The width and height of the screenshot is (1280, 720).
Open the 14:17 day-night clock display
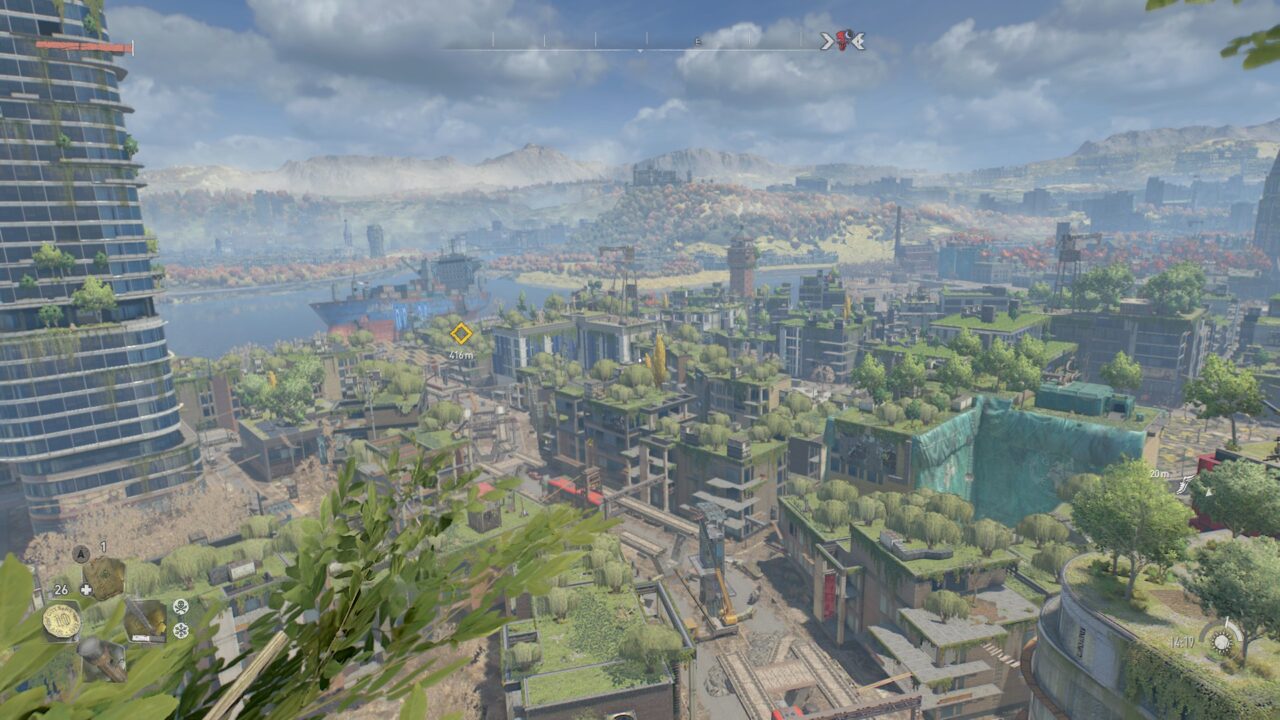coord(1182,642)
